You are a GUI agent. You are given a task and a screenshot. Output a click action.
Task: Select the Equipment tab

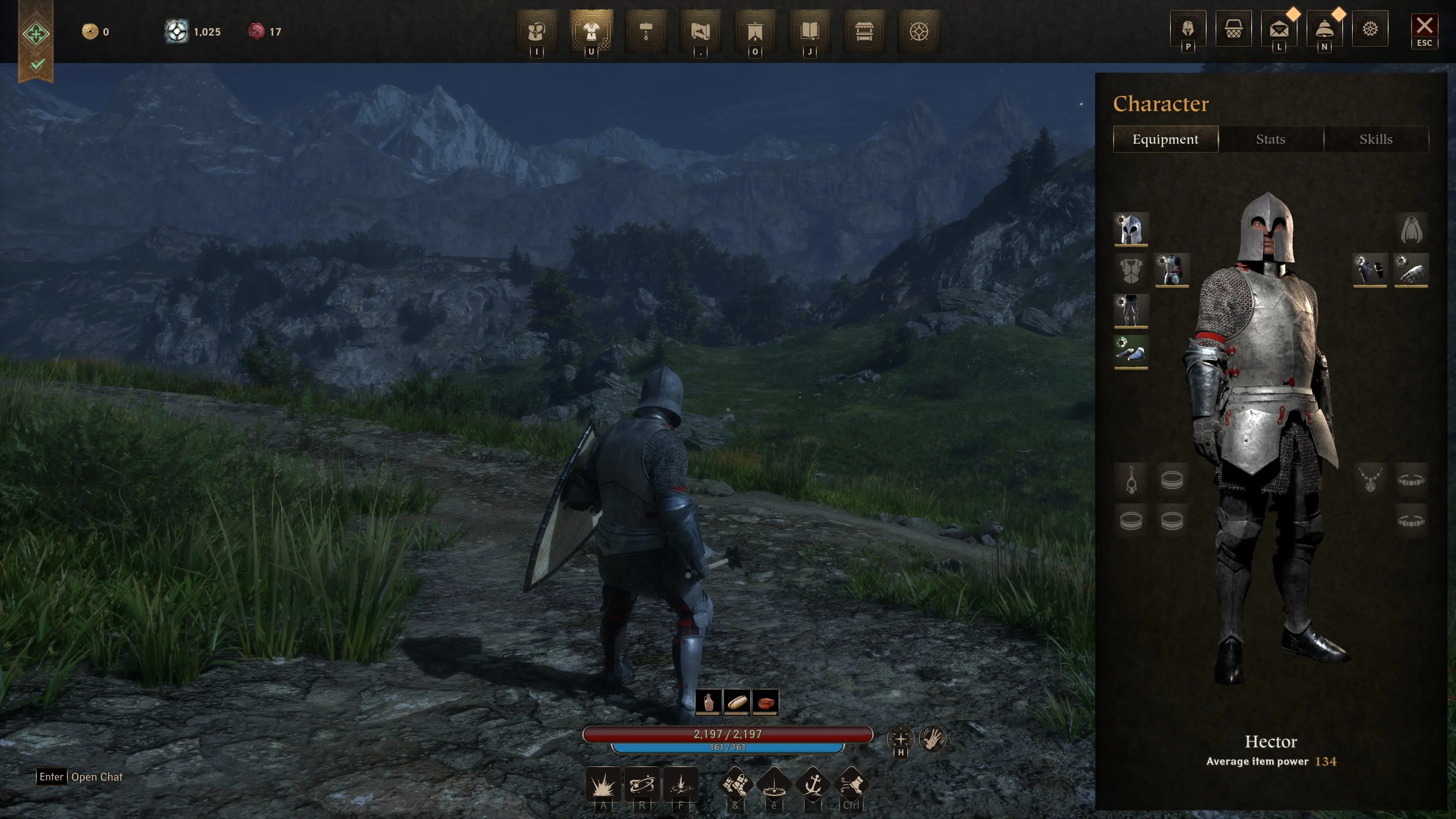point(1165,139)
